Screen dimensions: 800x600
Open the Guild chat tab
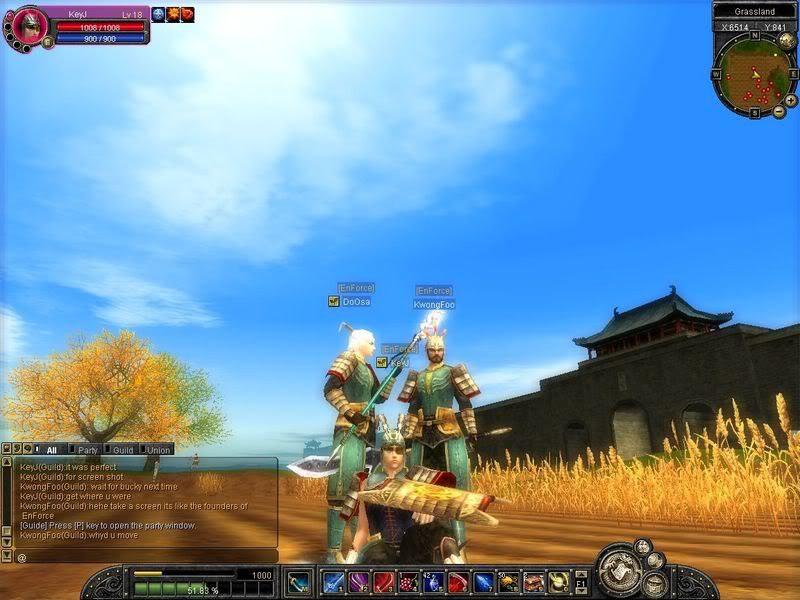point(122,450)
